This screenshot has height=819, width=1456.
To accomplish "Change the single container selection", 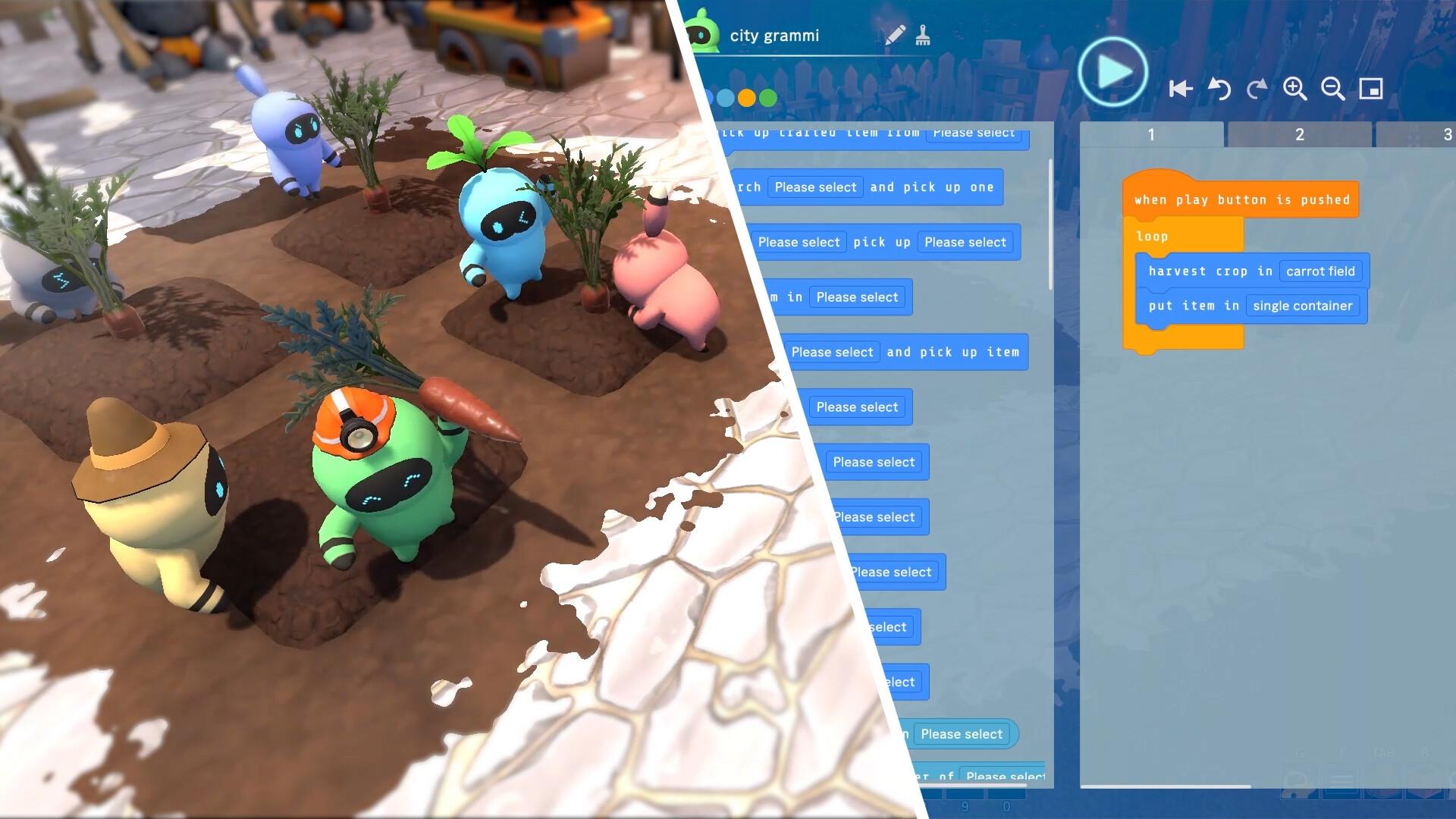I will (1302, 306).
